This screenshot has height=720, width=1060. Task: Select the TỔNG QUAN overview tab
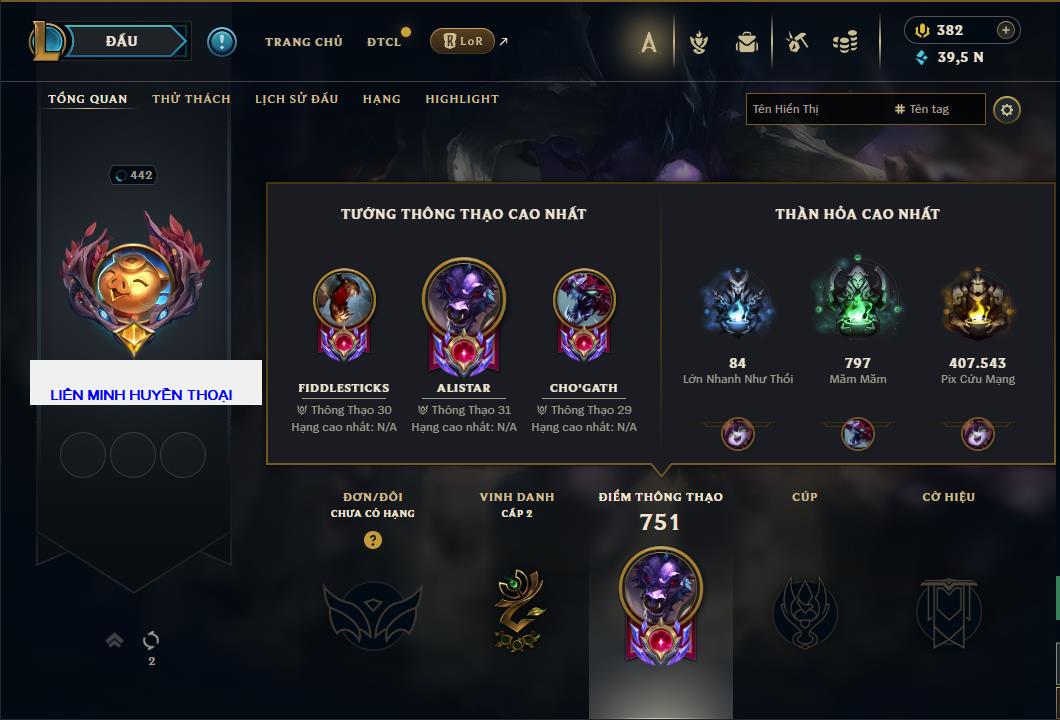88,99
